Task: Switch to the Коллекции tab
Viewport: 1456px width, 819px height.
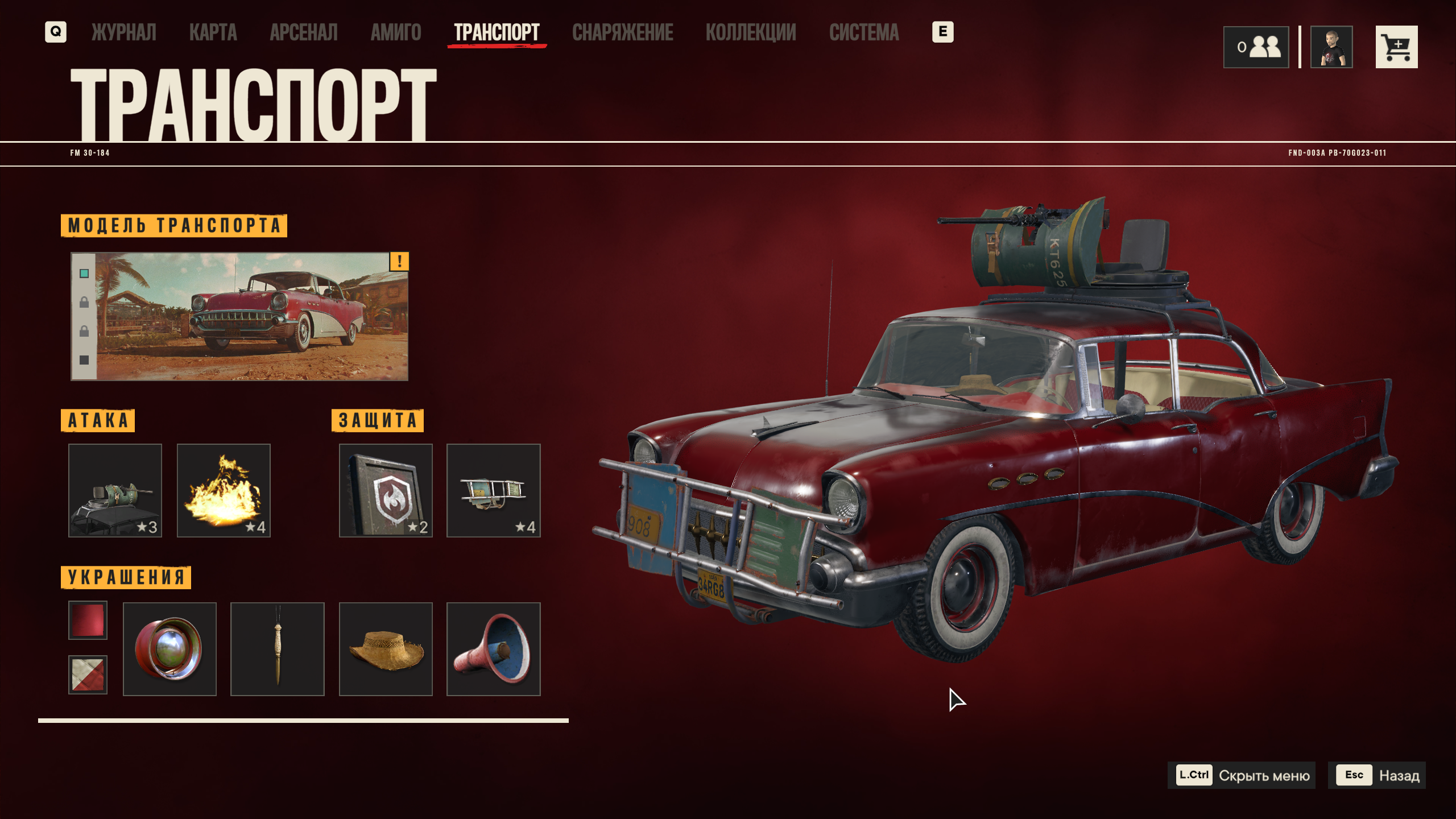Action: pyautogui.click(x=751, y=32)
